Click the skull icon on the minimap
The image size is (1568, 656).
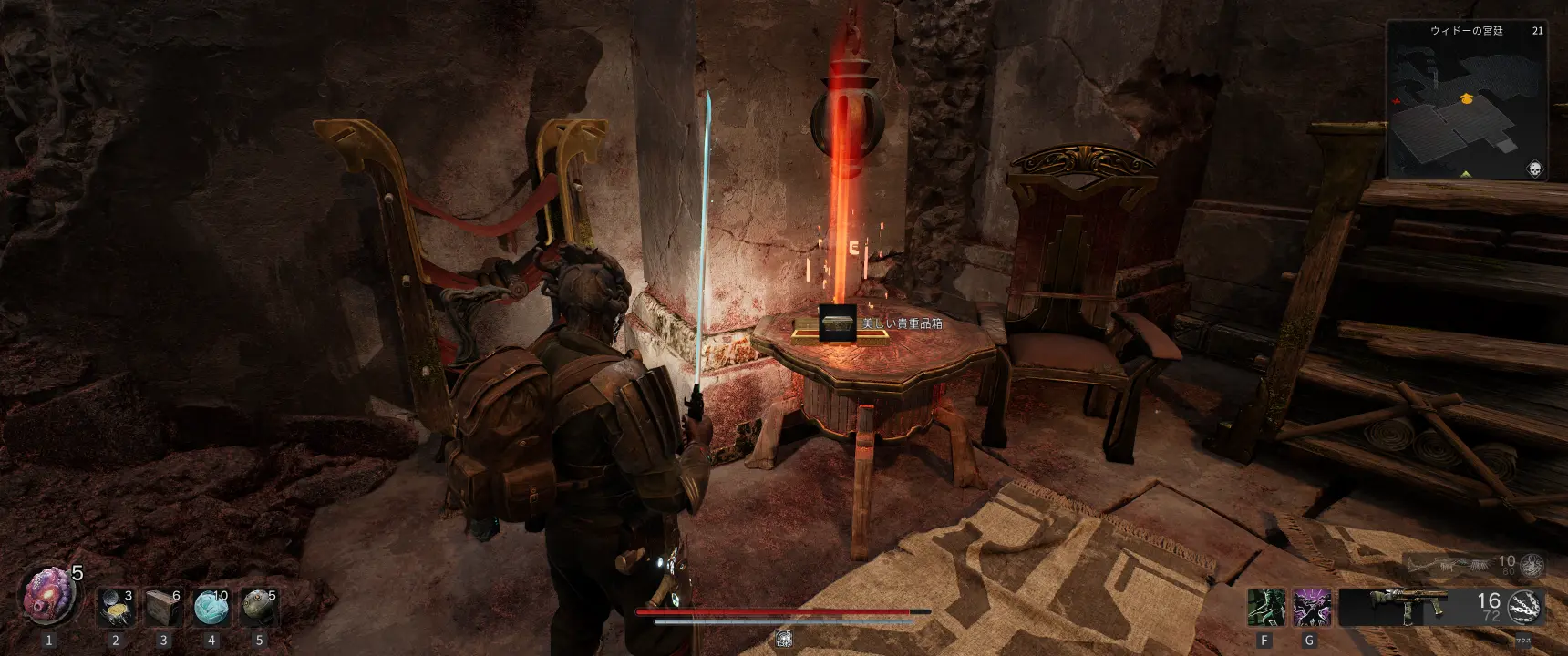(1535, 169)
